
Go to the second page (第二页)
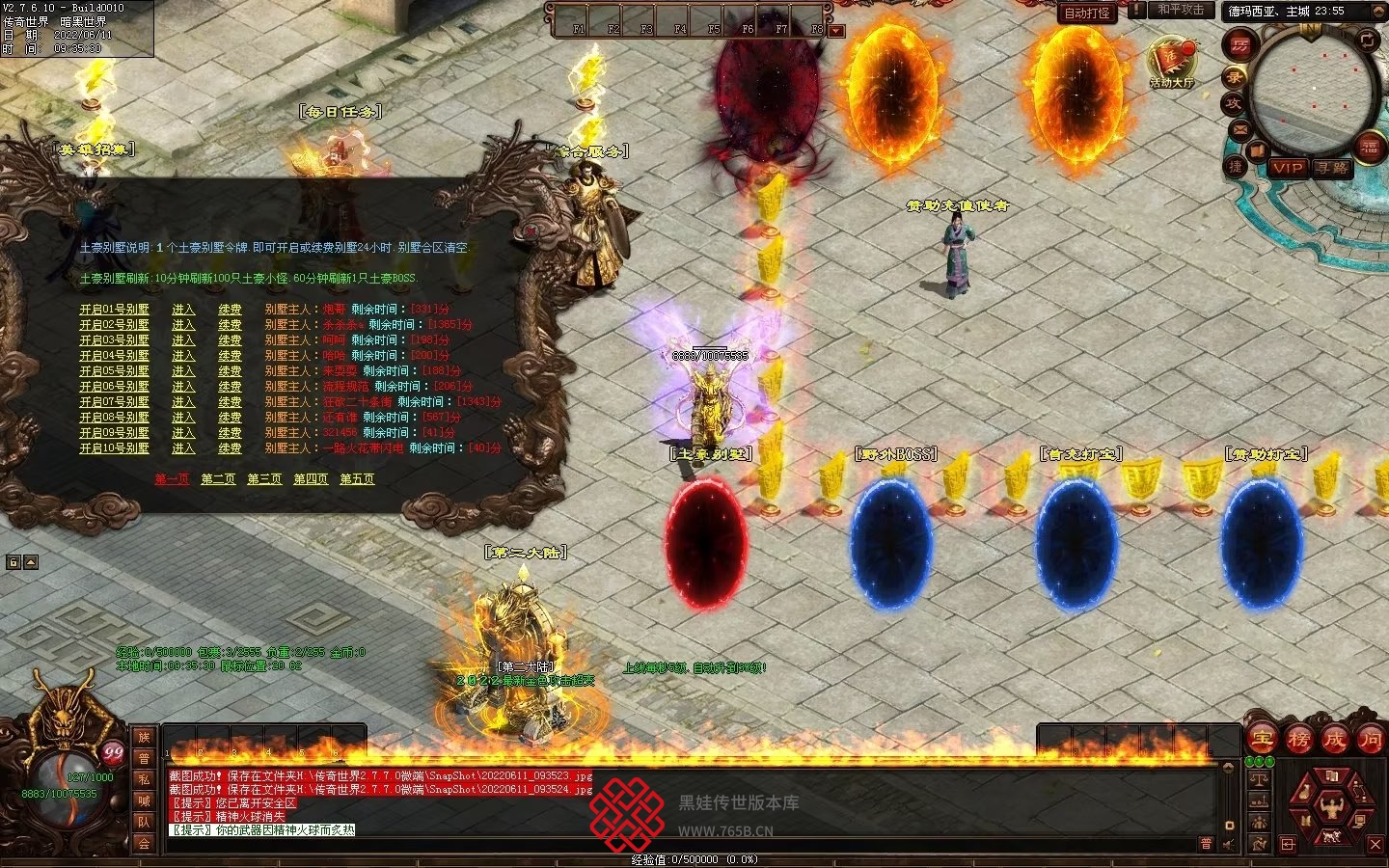[x=218, y=479]
